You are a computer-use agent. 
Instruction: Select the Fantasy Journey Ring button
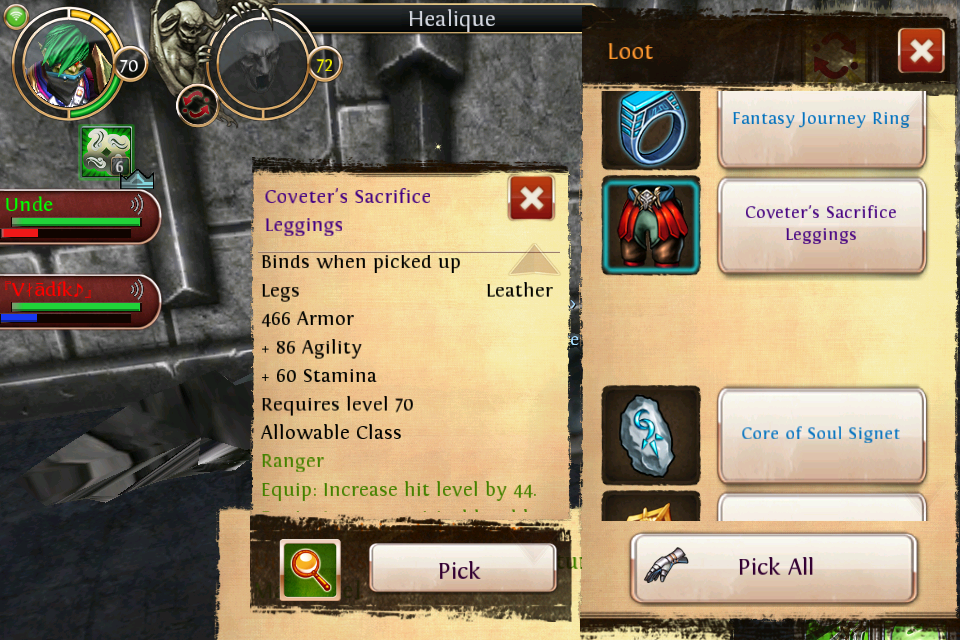[820, 119]
